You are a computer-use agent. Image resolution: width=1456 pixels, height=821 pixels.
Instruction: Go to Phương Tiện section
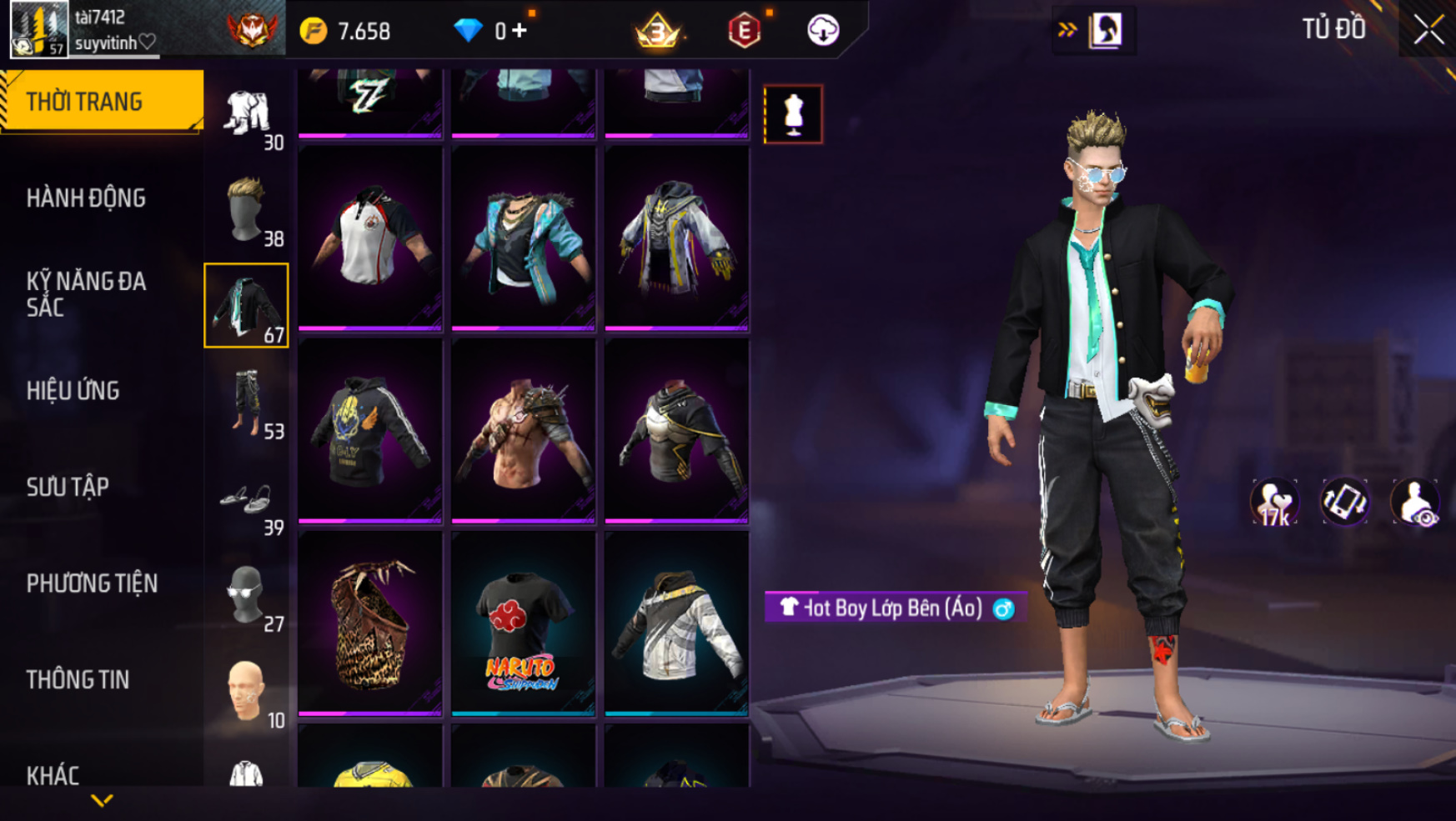point(92,583)
